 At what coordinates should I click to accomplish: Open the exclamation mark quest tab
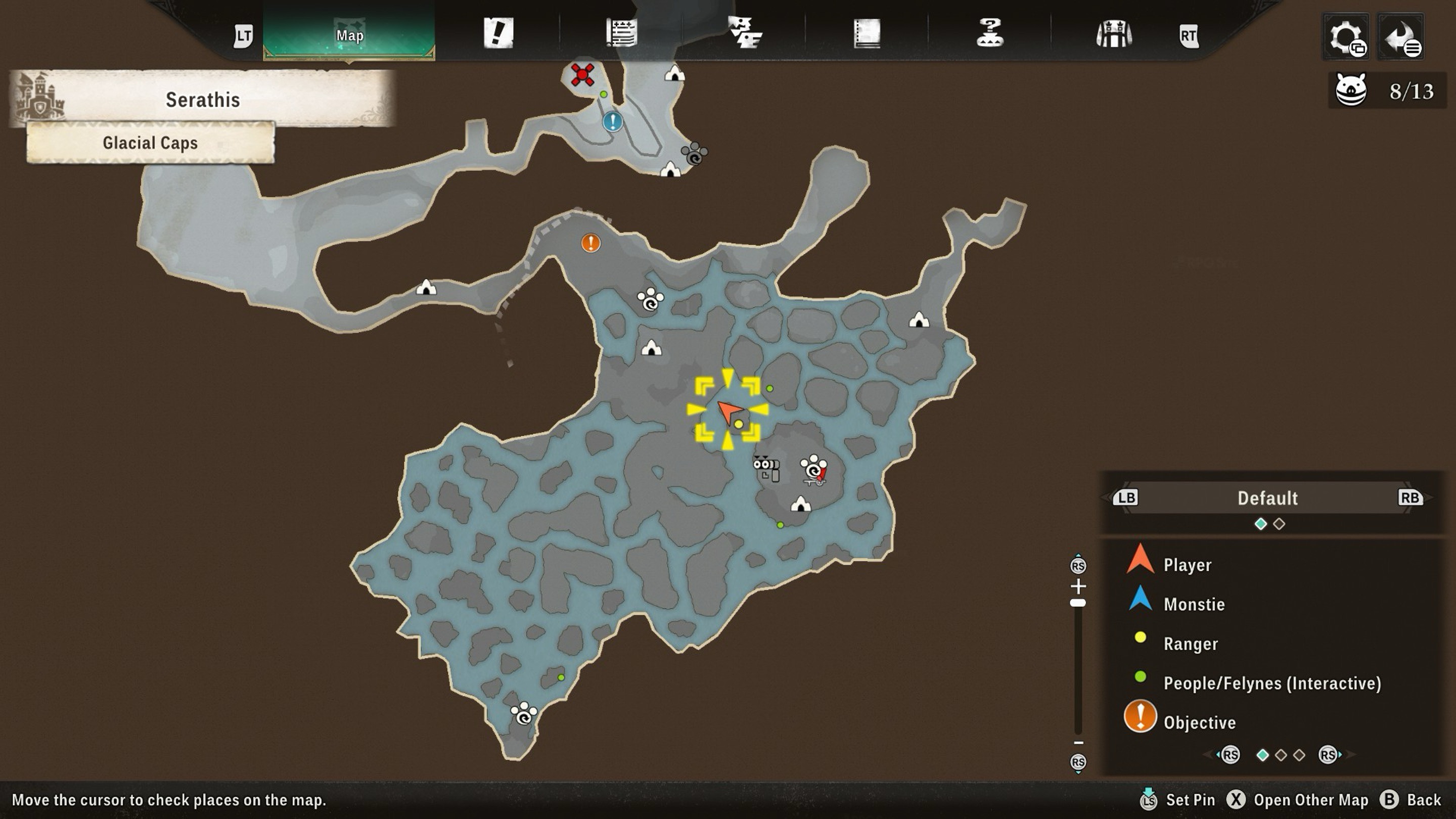point(498,33)
